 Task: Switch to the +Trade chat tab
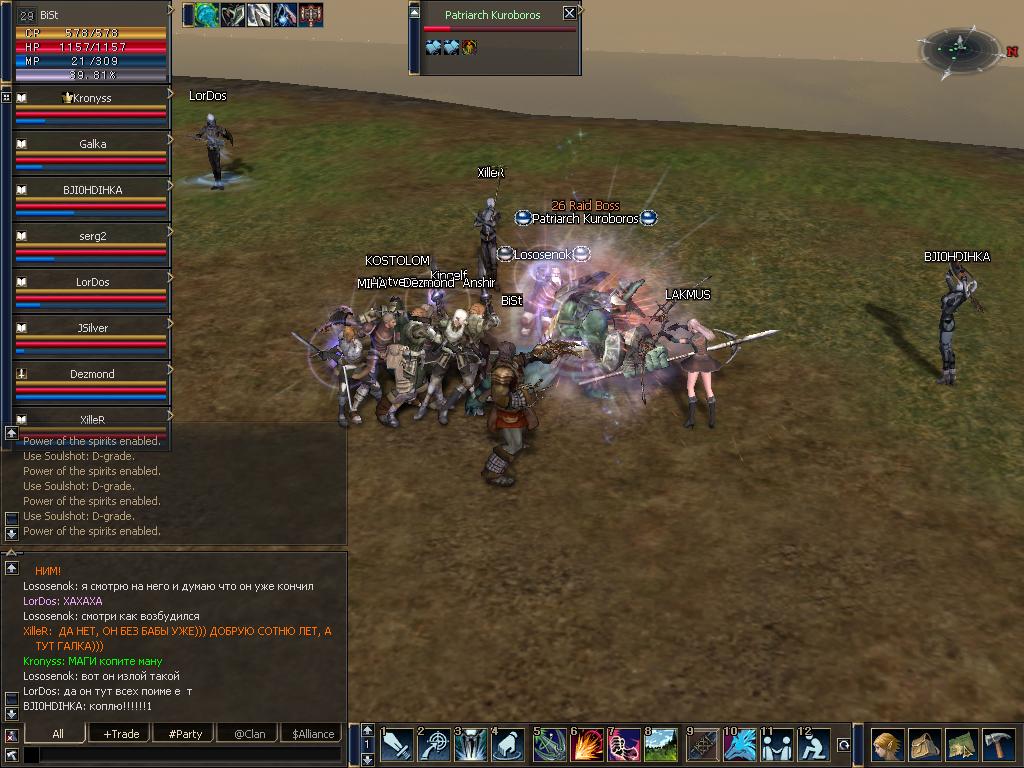tap(121, 733)
